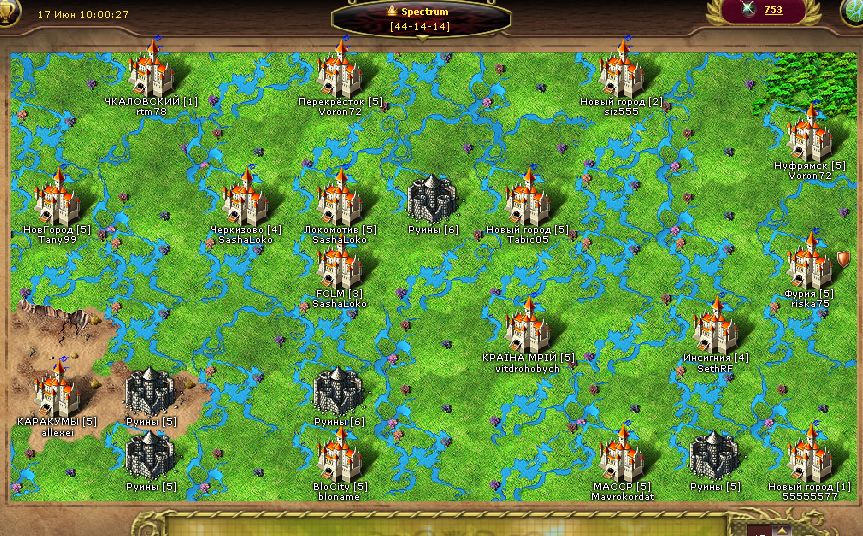The image size is (863, 536).
Task: Select siz555's Новый город castle
Action: 621,72
